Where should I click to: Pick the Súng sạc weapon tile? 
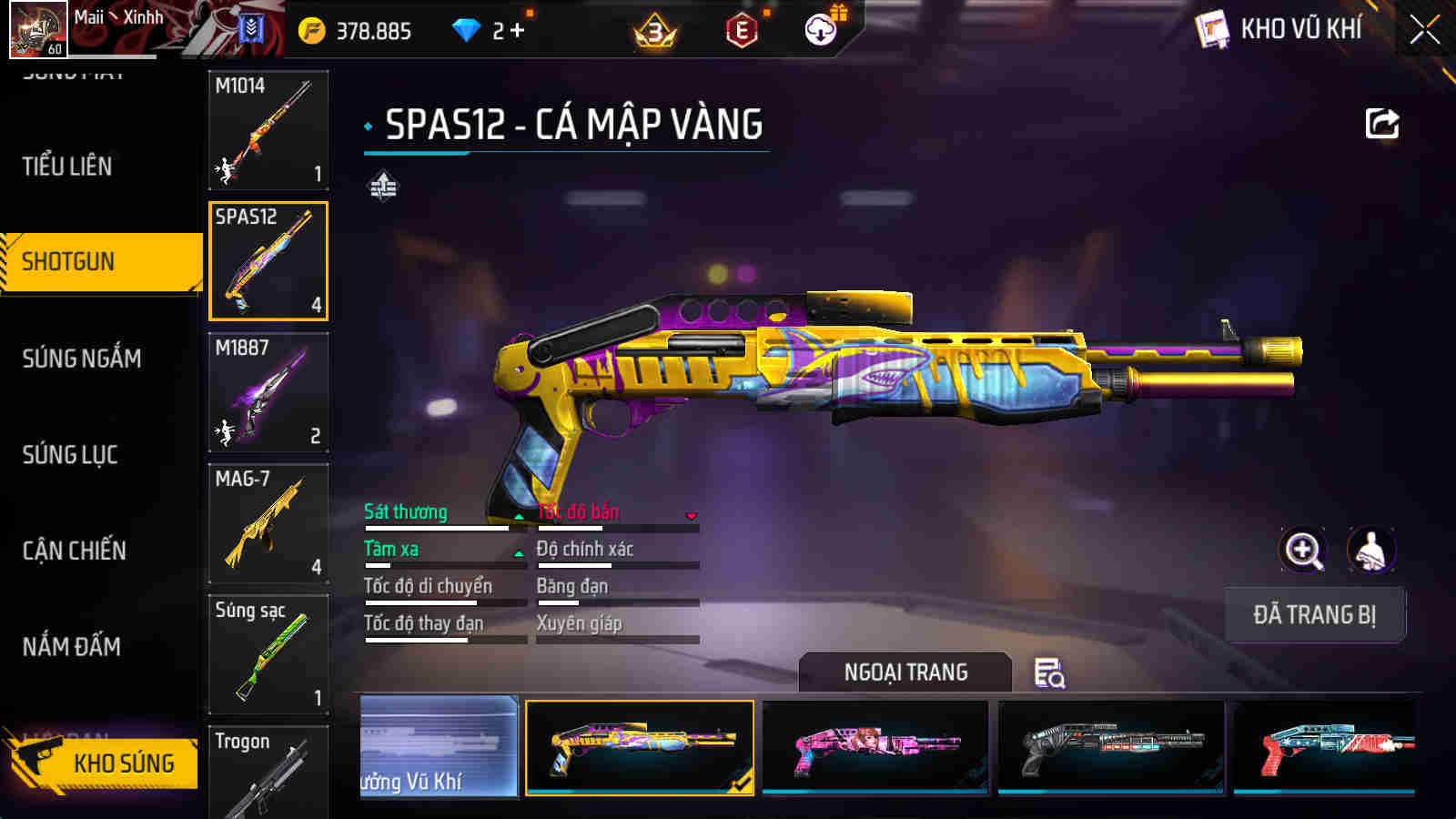pos(268,654)
